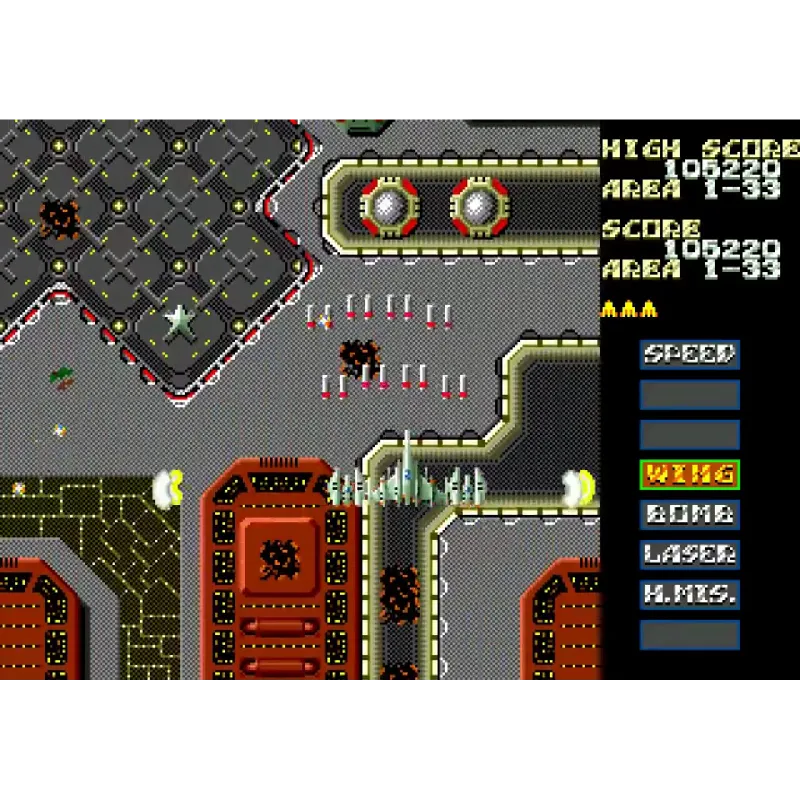
Task: Pick the LASER weapon slot
Action: (689, 555)
